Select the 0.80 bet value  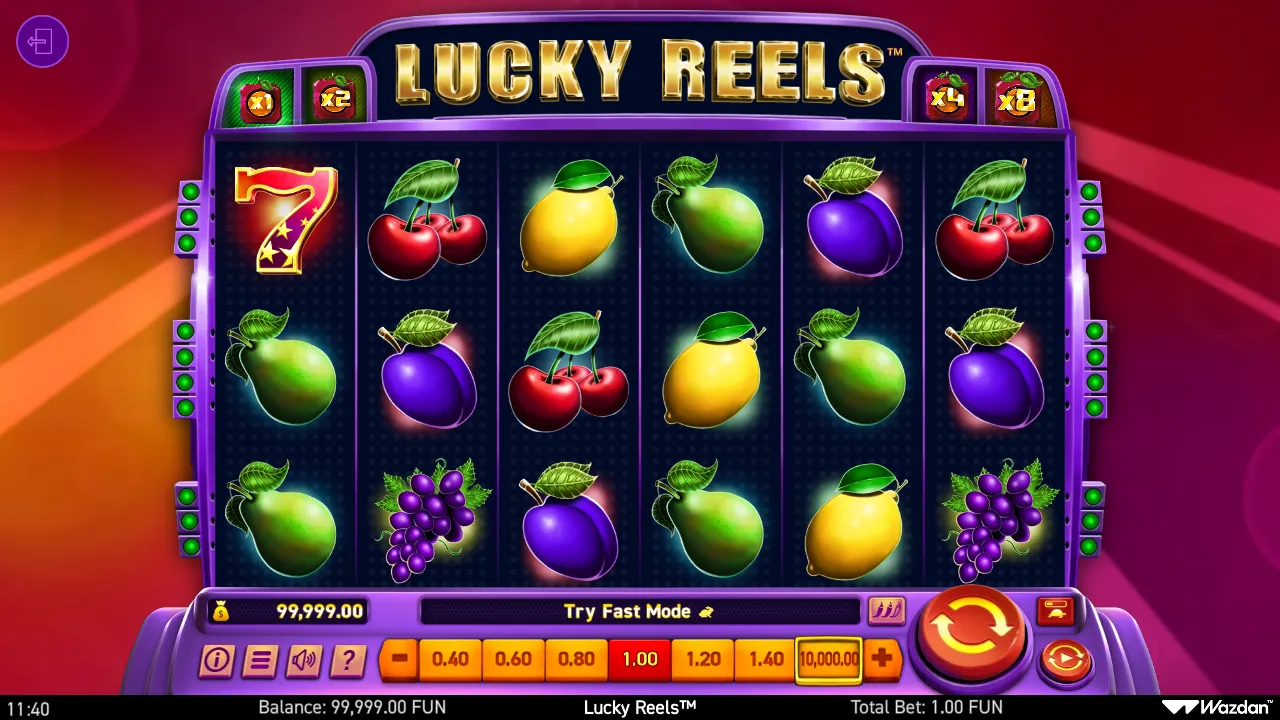pyautogui.click(x=577, y=660)
